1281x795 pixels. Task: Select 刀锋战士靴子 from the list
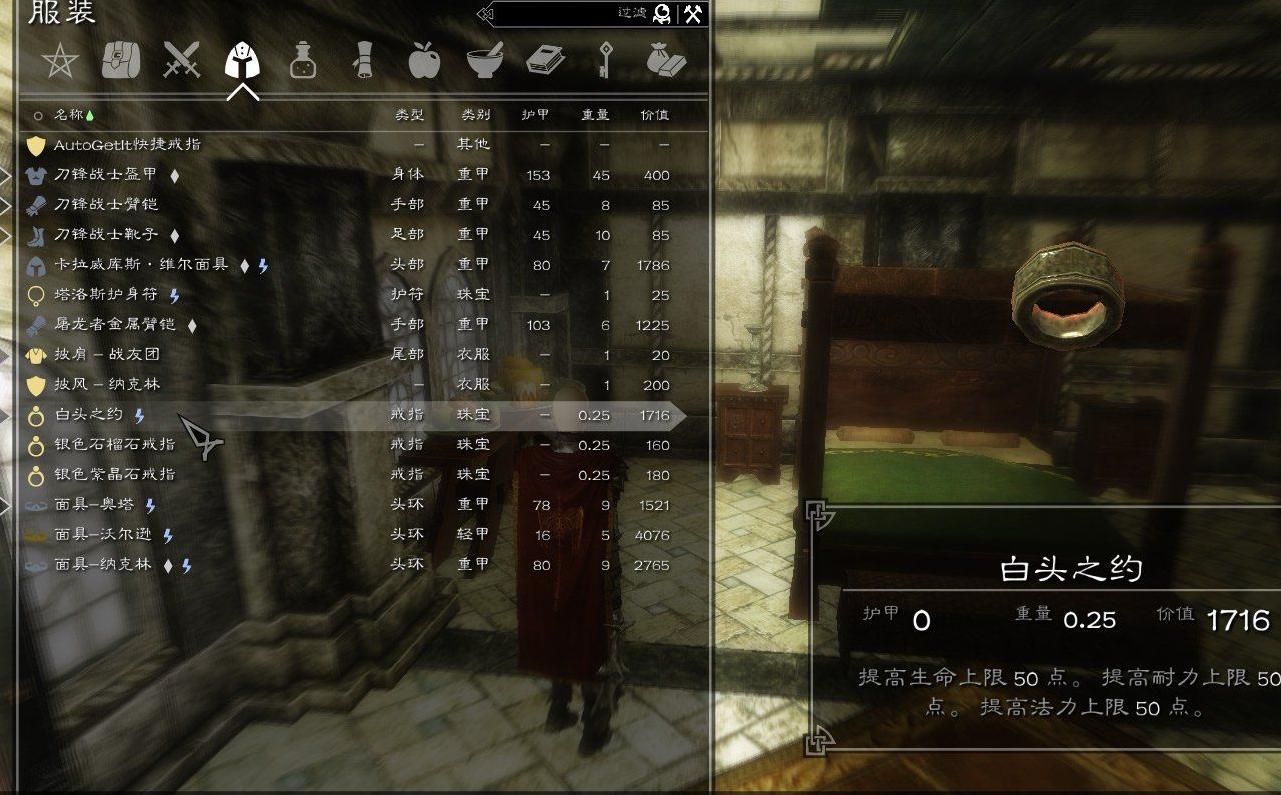click(x=105, y=235)
